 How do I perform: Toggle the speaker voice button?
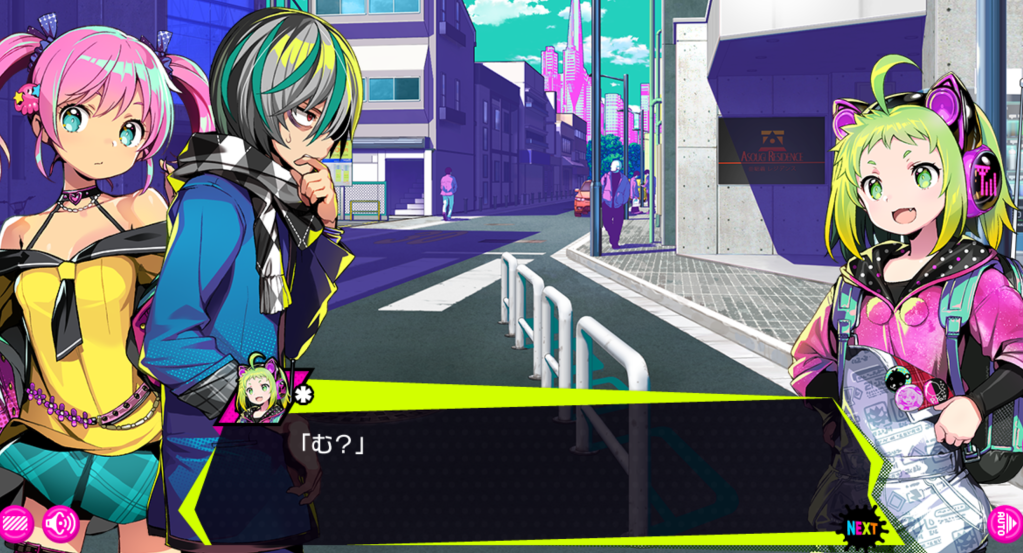[x=60, y=524]
